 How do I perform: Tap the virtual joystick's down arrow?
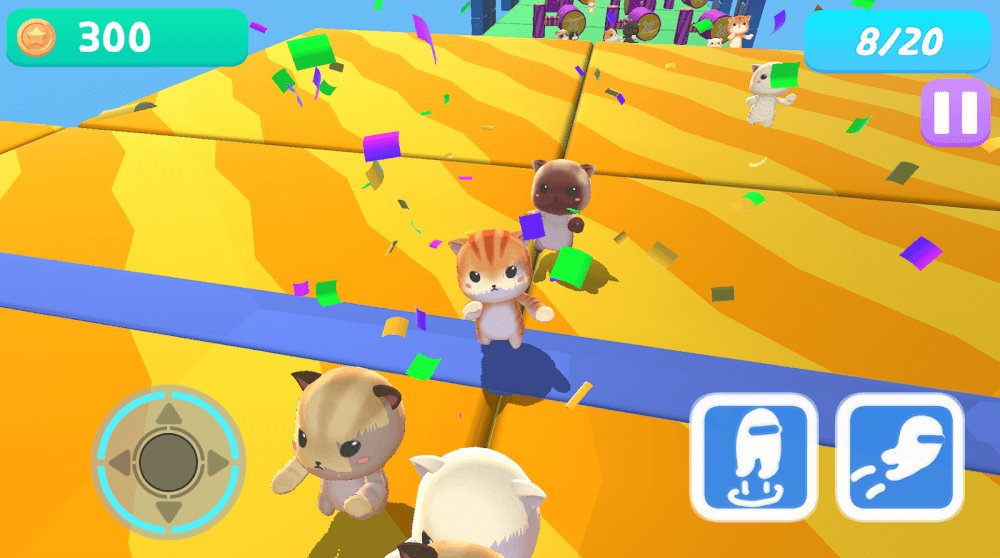point(168,510)
